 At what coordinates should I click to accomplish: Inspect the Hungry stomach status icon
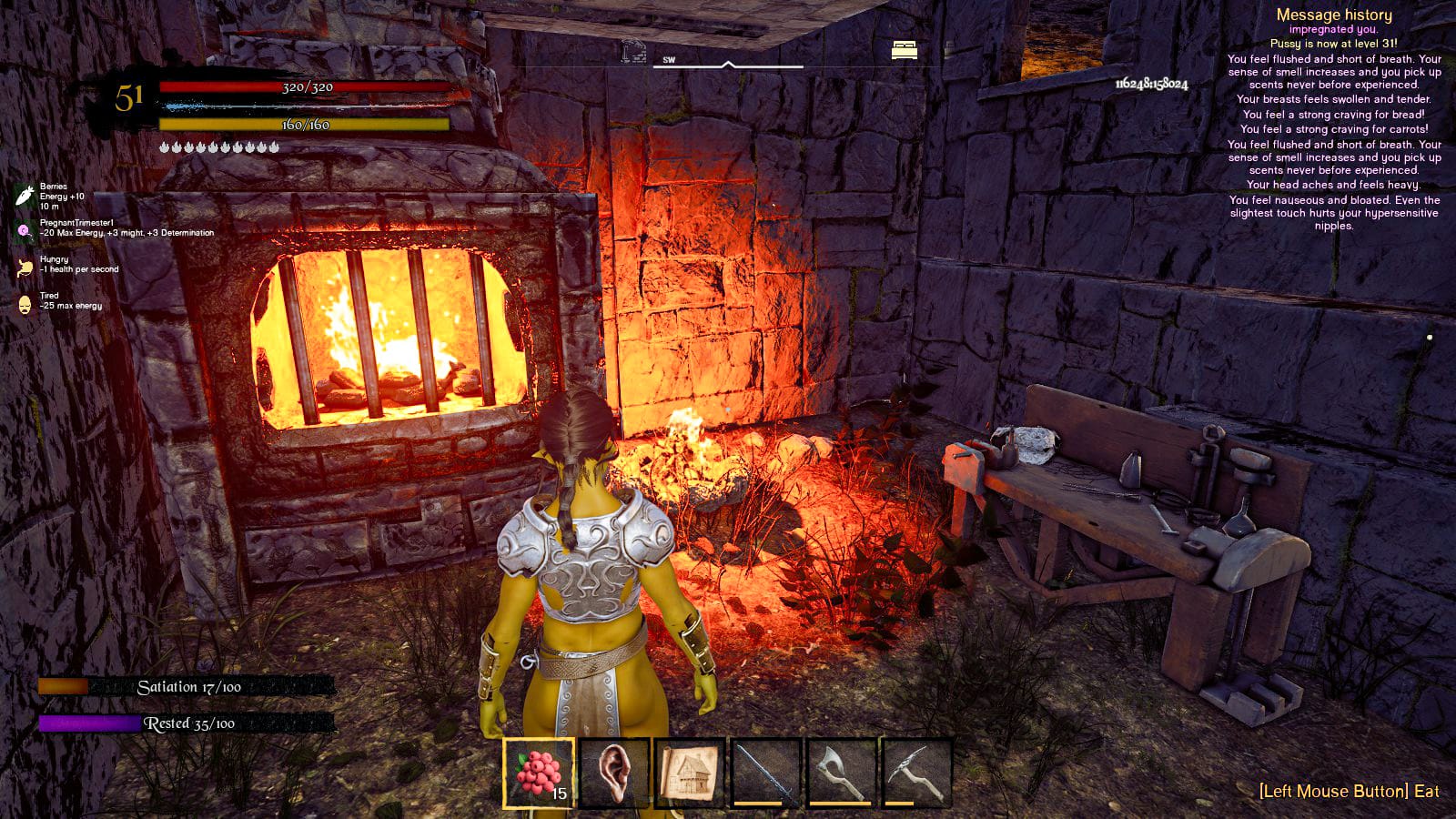(25, 268)
